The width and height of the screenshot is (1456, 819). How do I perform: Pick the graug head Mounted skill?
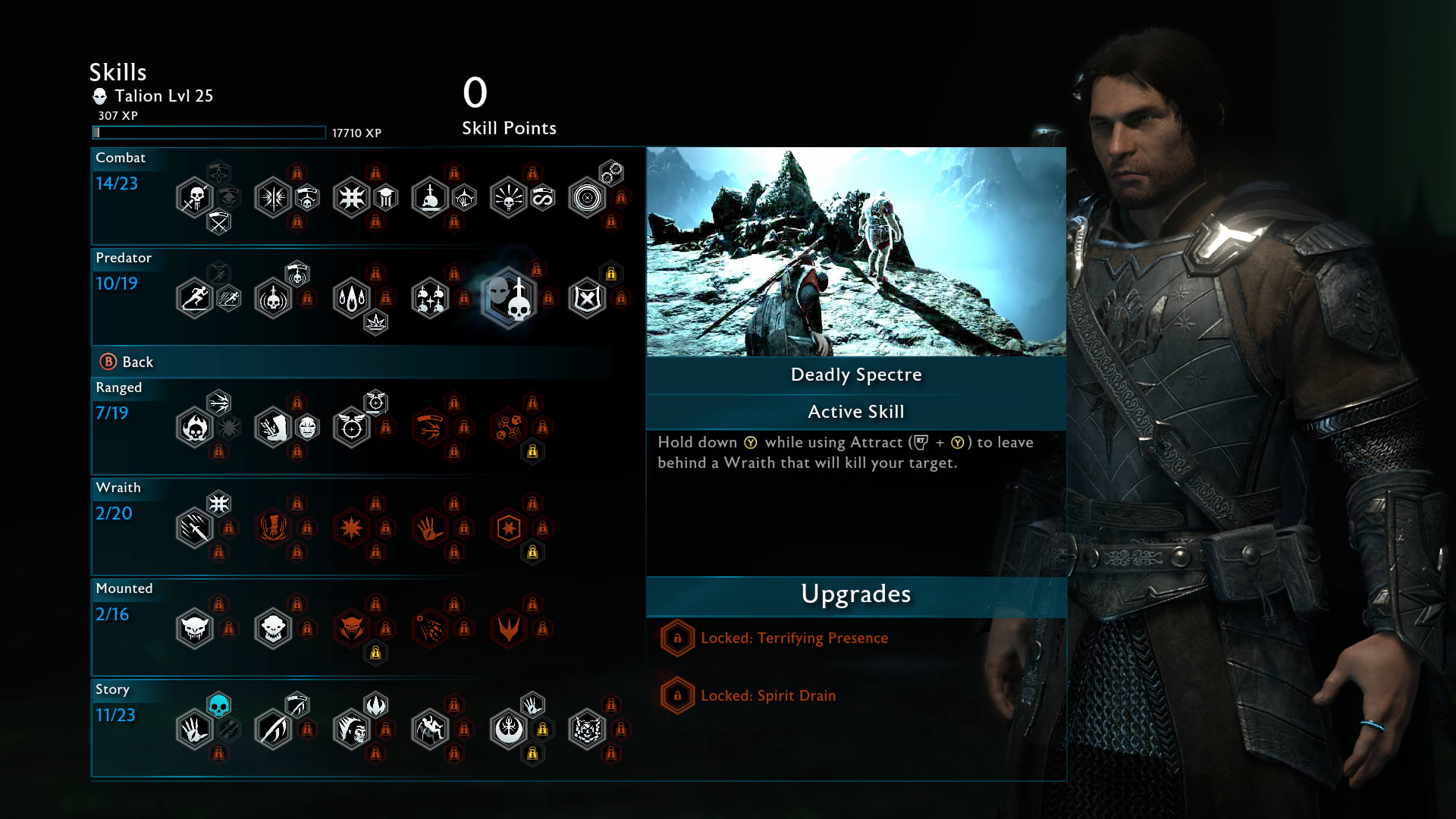point(273,629)
